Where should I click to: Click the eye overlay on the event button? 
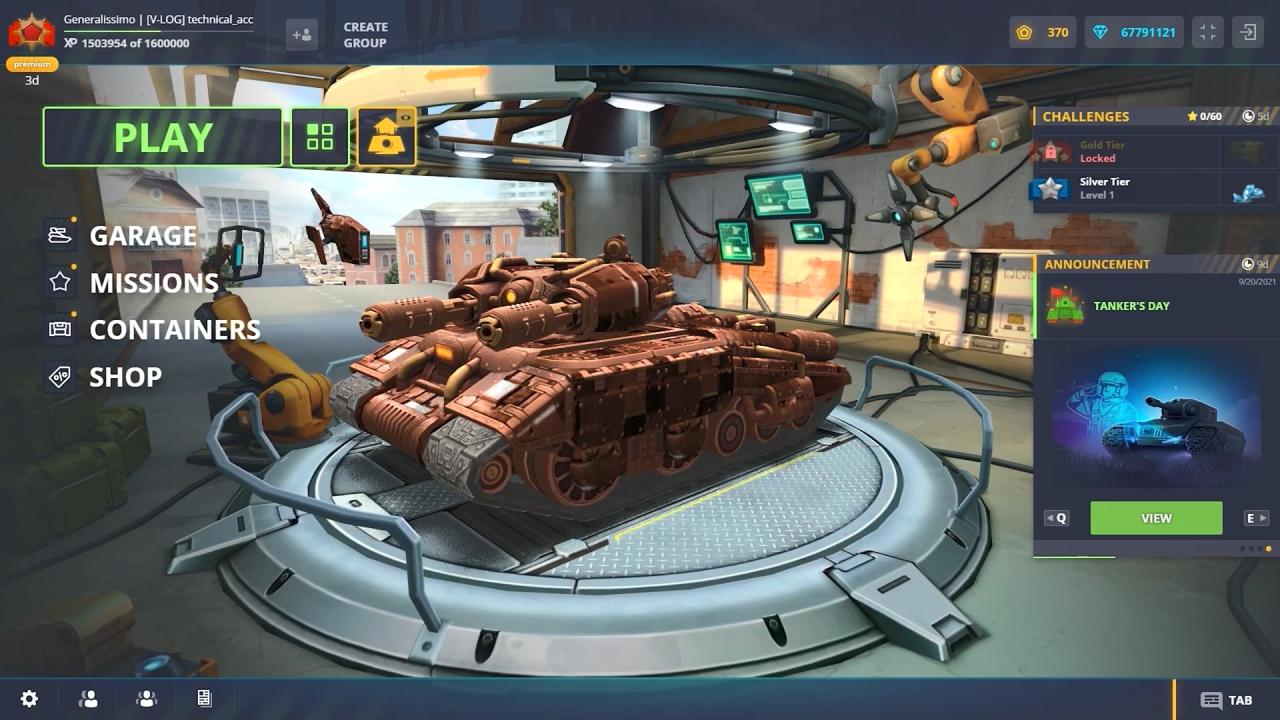(403, 117)
